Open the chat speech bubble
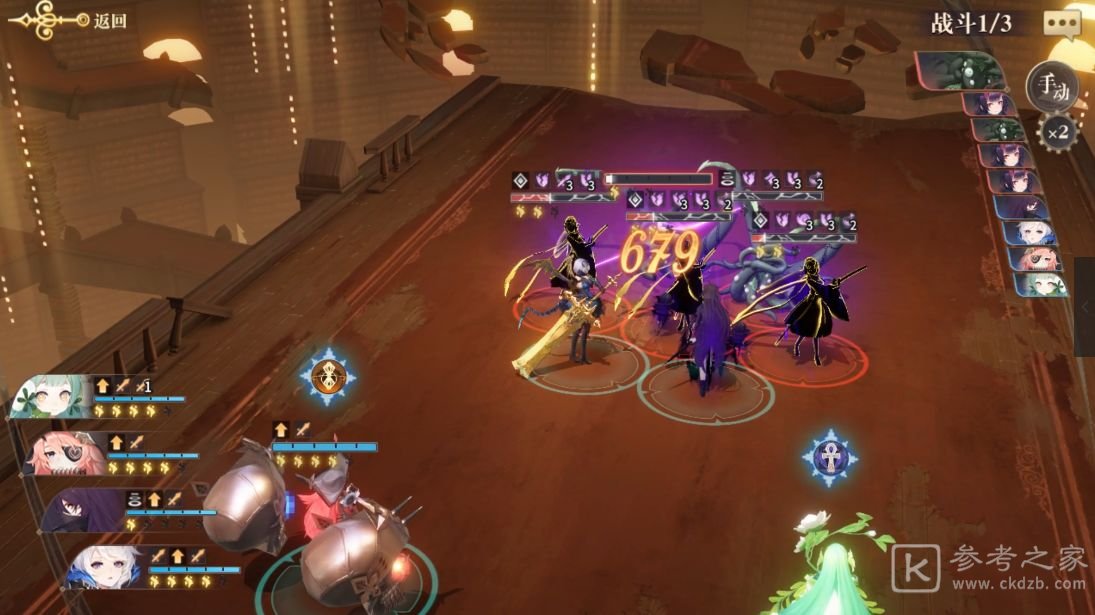 [x=1061, y=23]
